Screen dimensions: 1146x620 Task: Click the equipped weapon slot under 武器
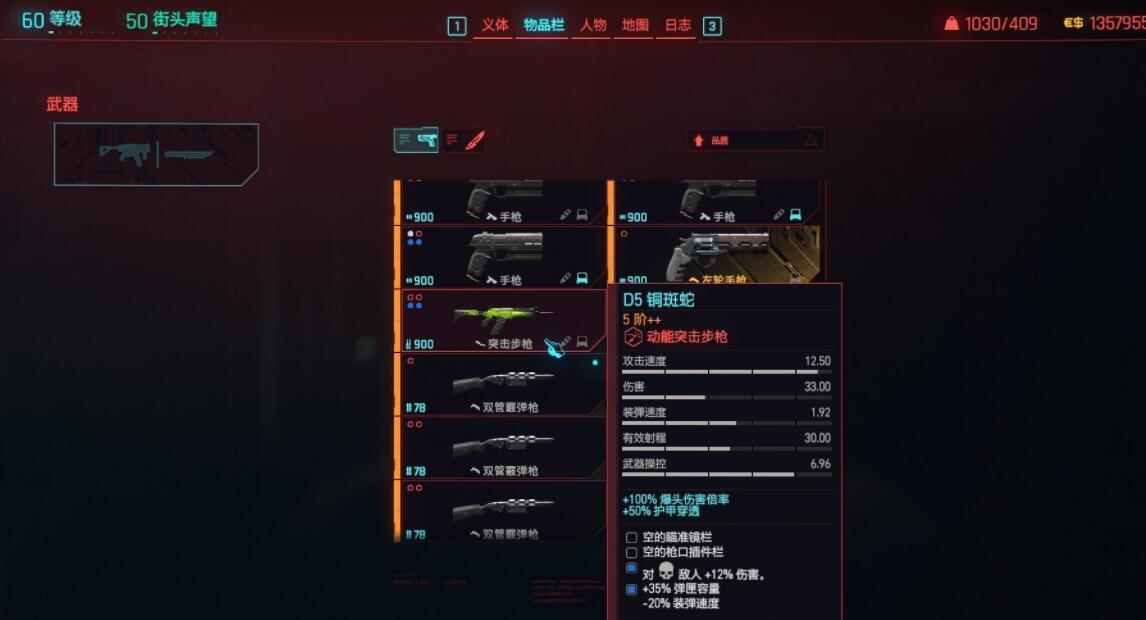(x=156, y=154)
